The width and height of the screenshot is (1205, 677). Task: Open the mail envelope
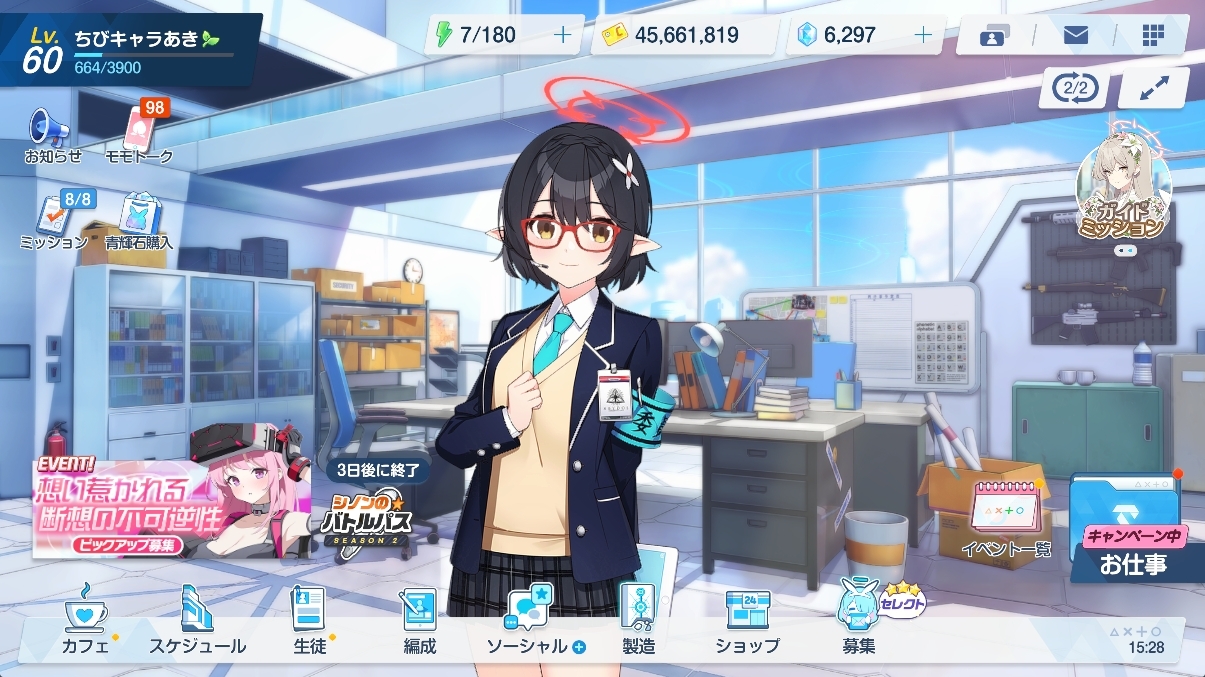(x=1076, y=35)
